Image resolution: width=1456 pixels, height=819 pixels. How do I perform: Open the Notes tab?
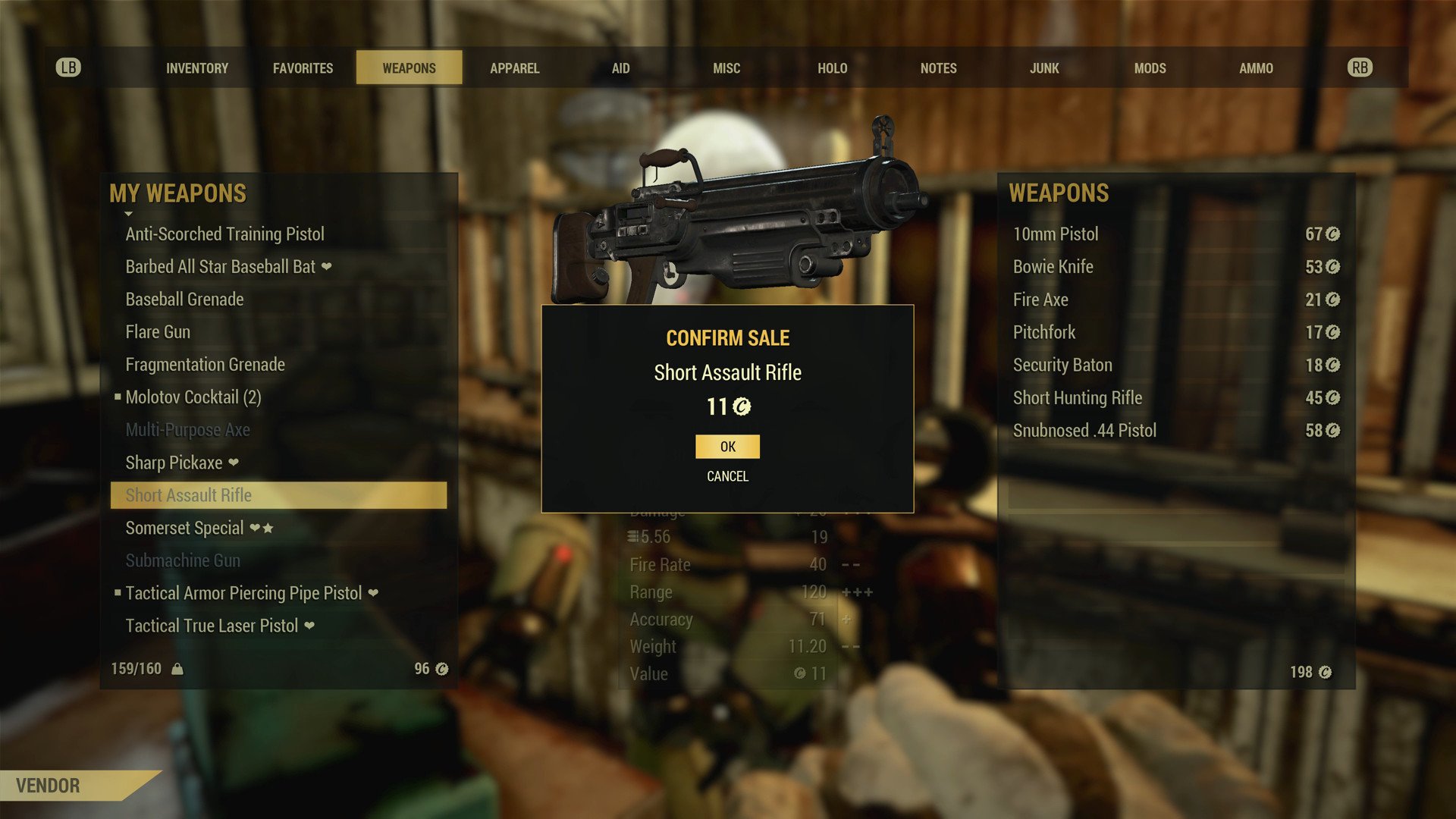938,68
